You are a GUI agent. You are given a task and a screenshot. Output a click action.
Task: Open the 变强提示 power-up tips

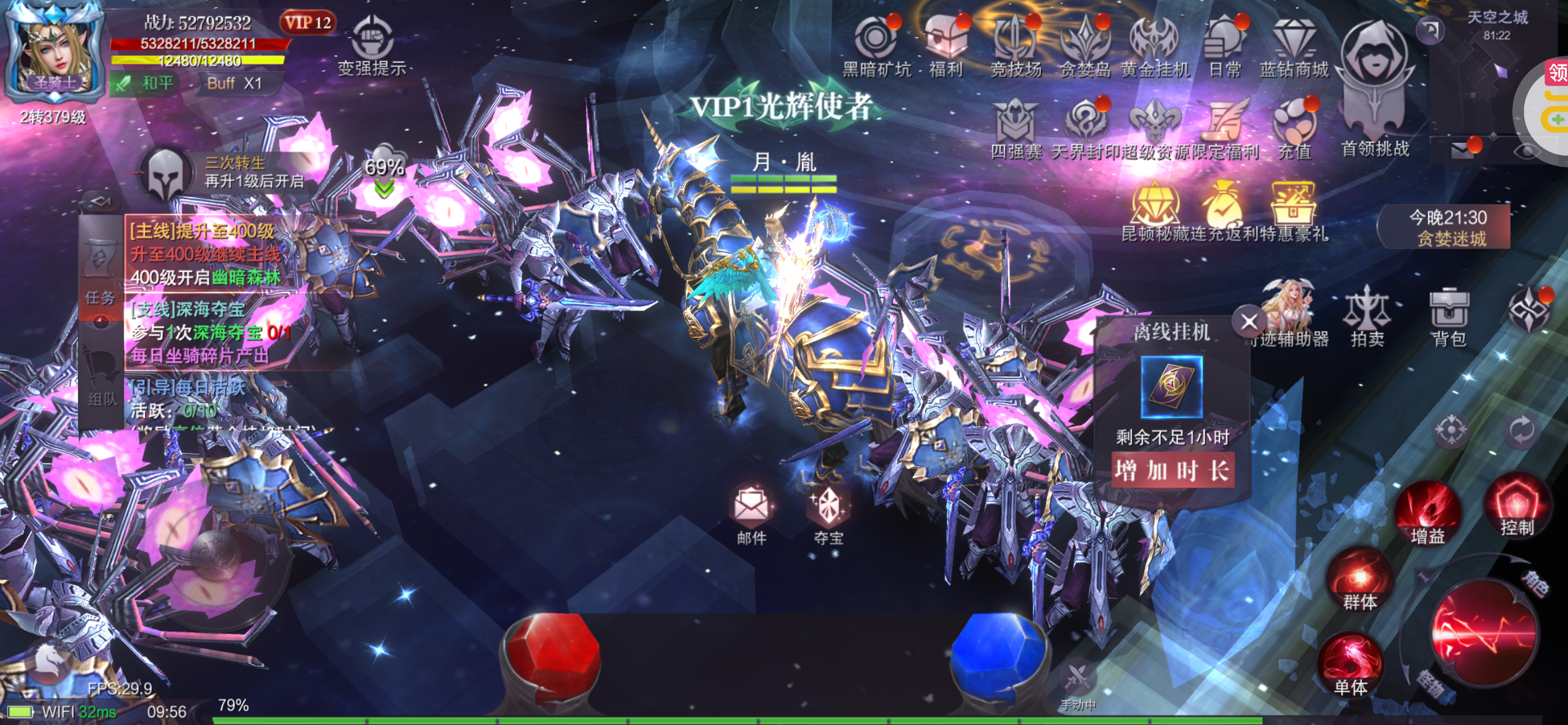372,46
